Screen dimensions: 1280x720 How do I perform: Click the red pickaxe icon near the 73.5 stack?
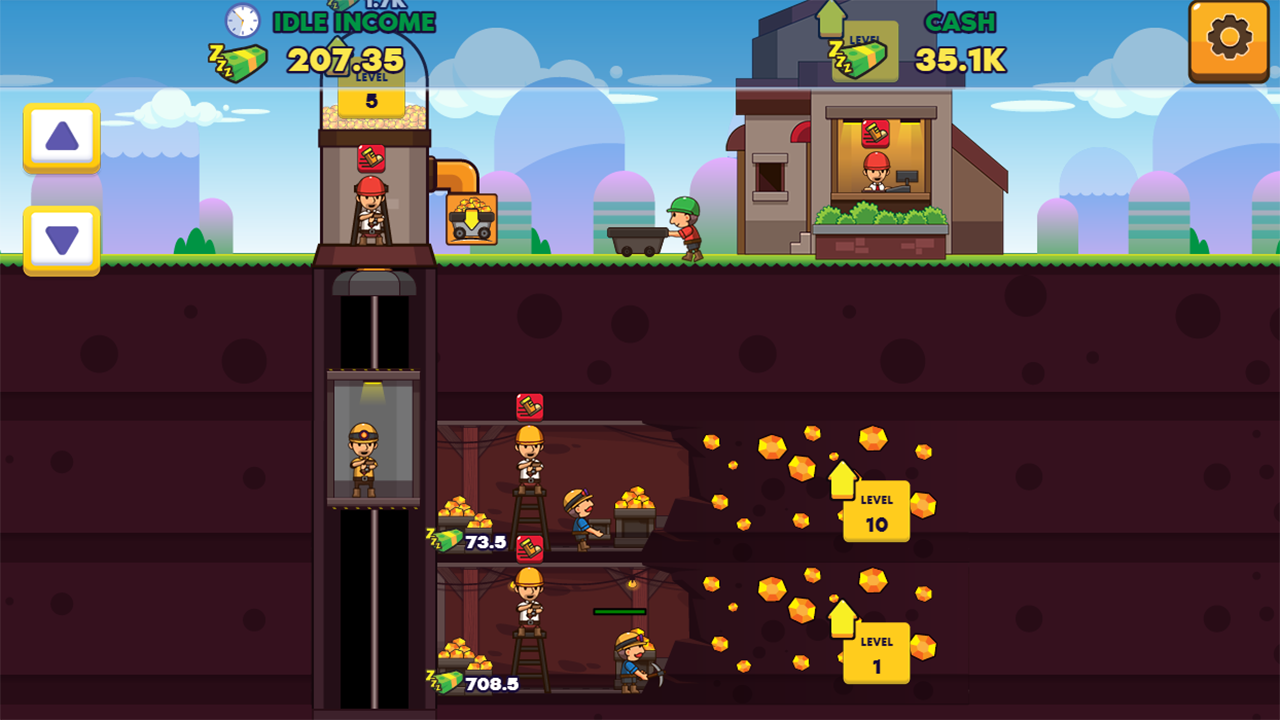(x=528, y=548)
